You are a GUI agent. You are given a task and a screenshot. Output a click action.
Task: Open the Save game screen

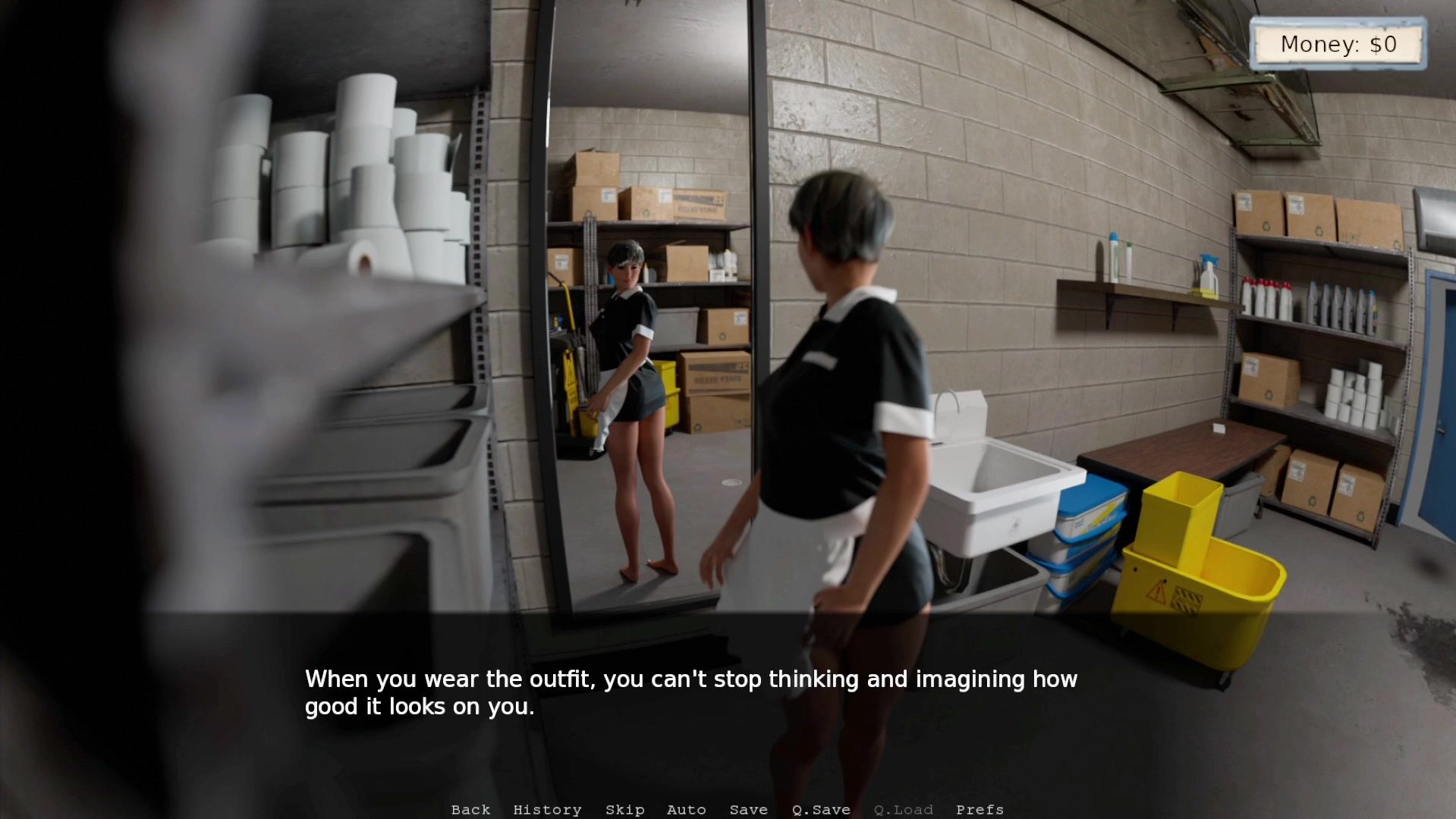pyautogui.click(x=748, y=810)
